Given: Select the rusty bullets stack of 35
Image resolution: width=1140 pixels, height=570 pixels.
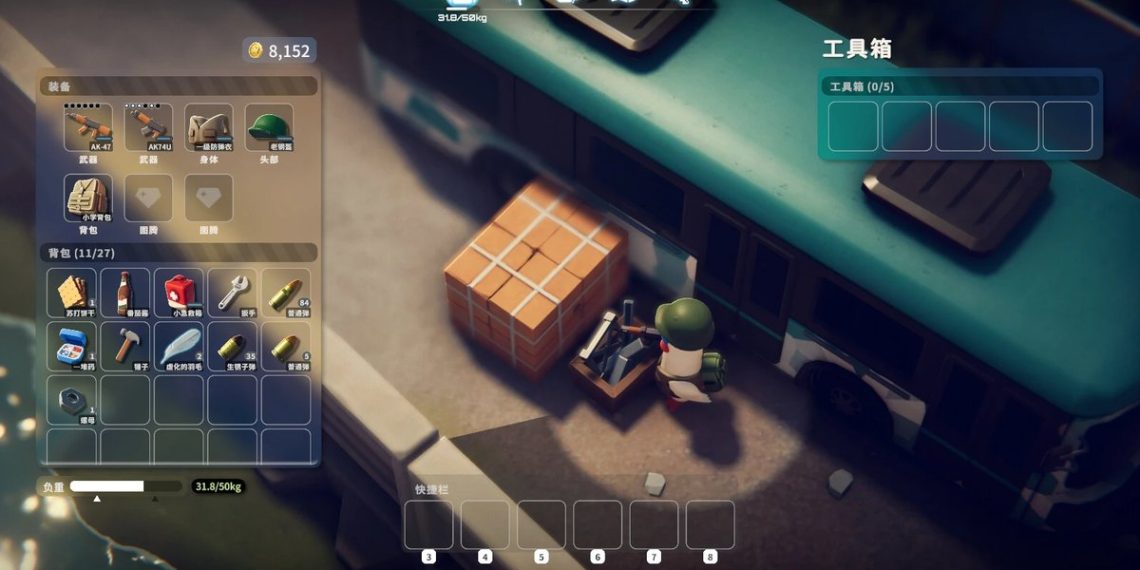Looking at the screenshot, I should coord(232,346).
